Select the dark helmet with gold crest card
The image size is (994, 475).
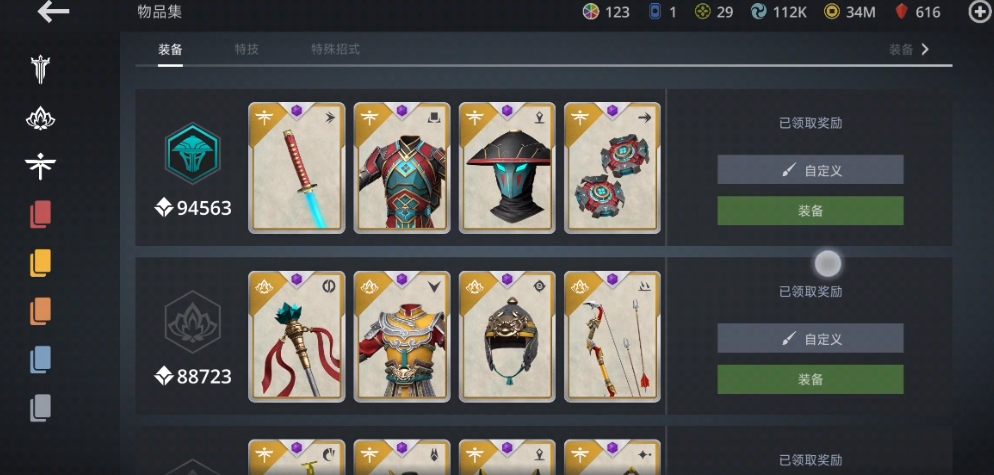click(507, 337)
